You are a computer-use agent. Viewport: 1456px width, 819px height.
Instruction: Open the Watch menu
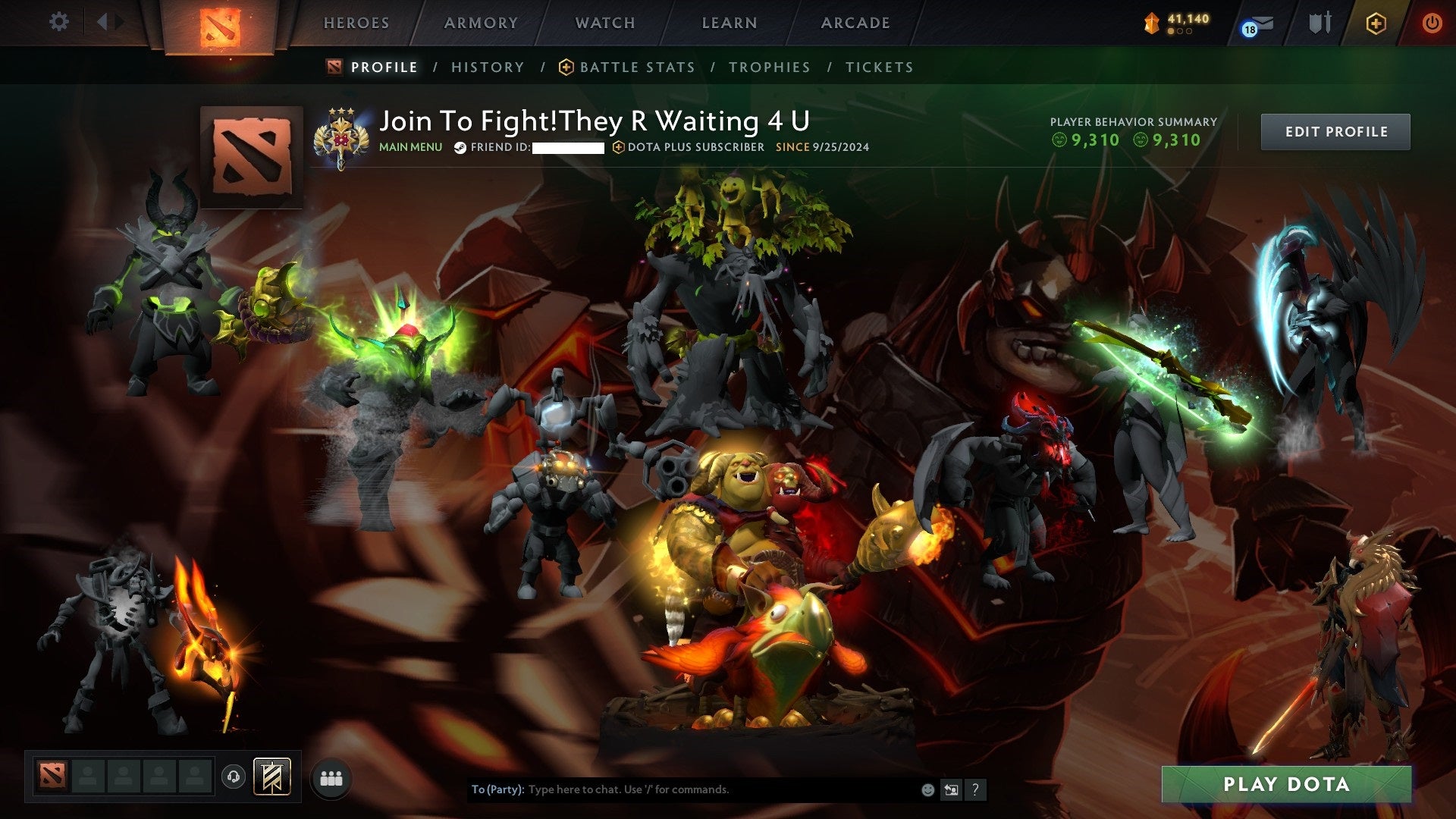(604, 23)
